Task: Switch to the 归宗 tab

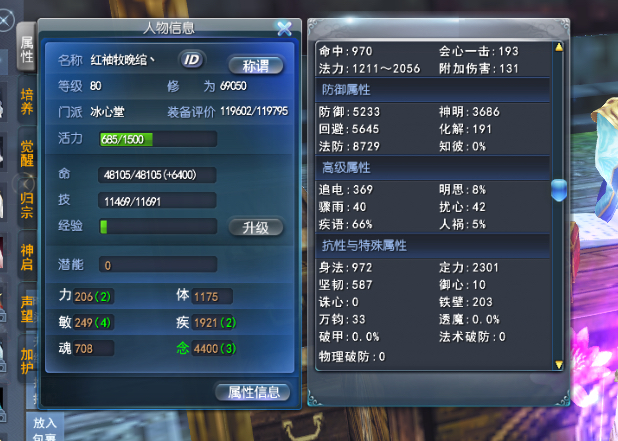Action: 27,200
